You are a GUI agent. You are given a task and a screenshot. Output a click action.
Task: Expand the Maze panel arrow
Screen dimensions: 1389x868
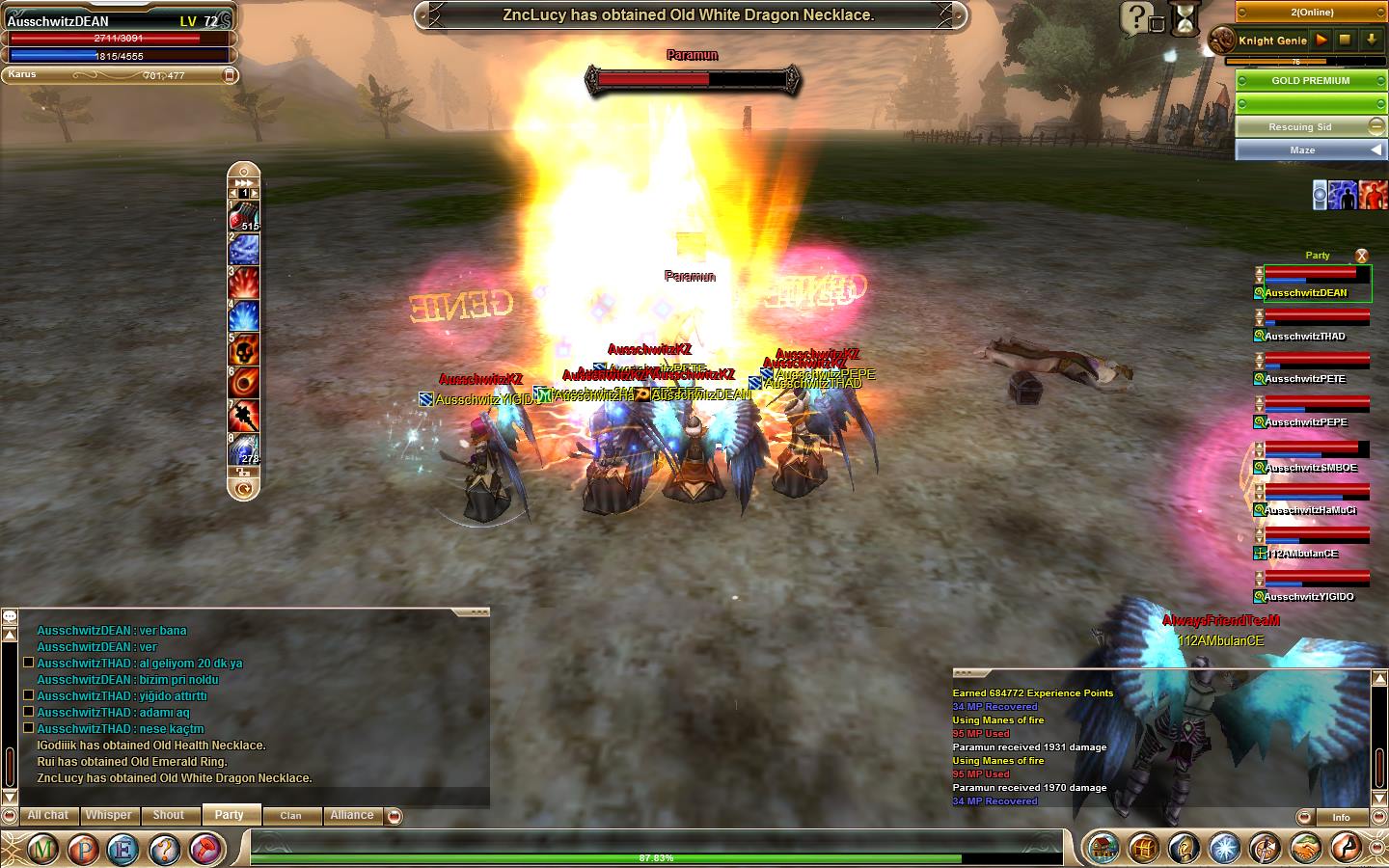pyautogui.click(x=1376, y=149)
